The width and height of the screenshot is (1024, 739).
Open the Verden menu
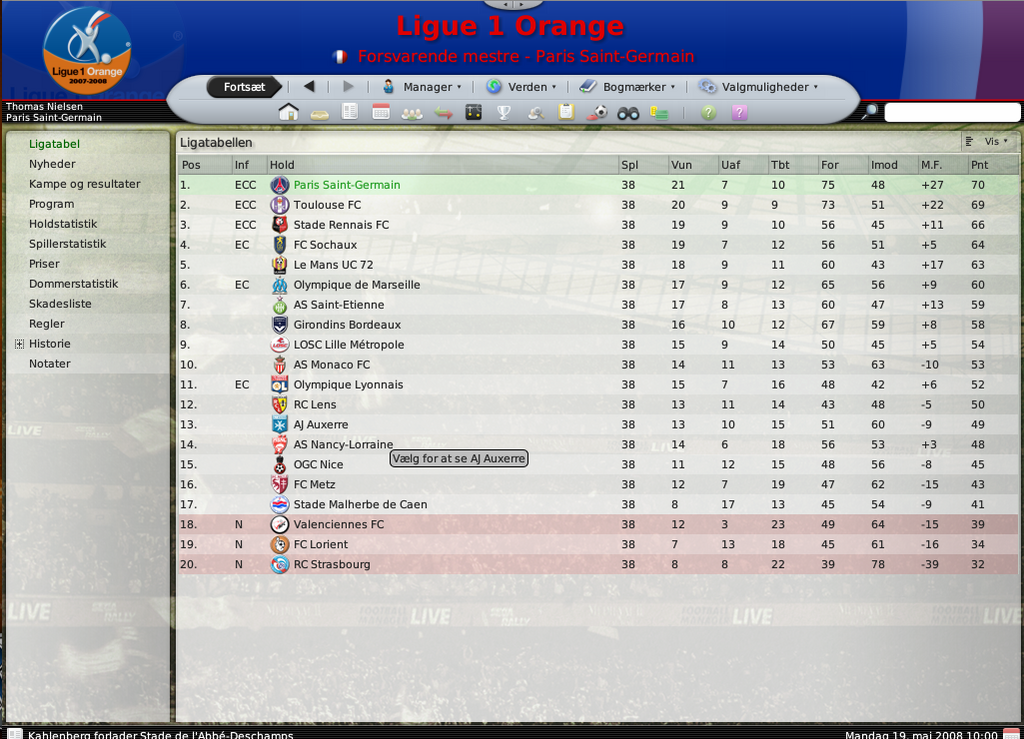coord(521,87)
